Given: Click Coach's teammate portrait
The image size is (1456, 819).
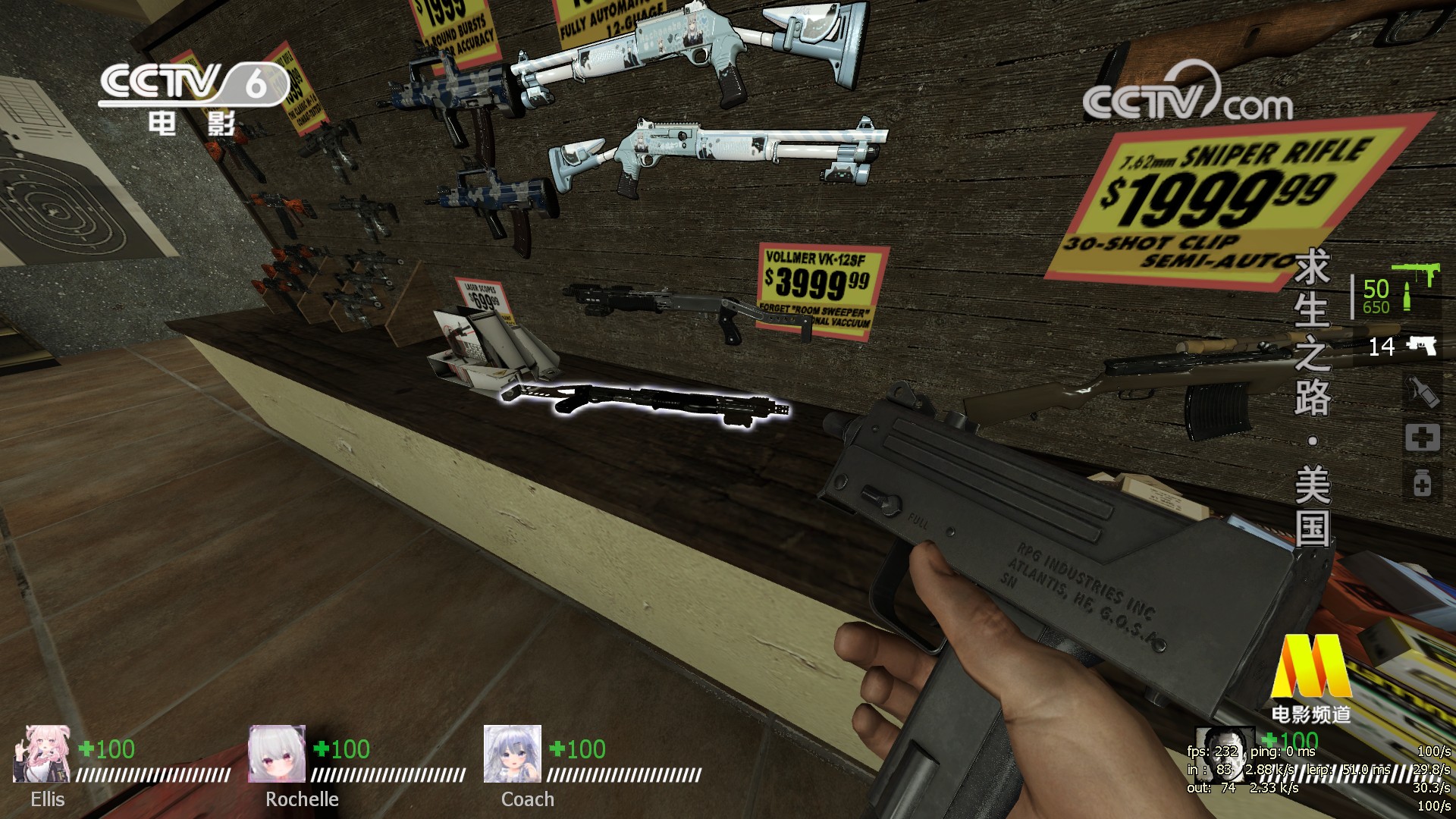Looking at the screenshot, I should (513, 753).
